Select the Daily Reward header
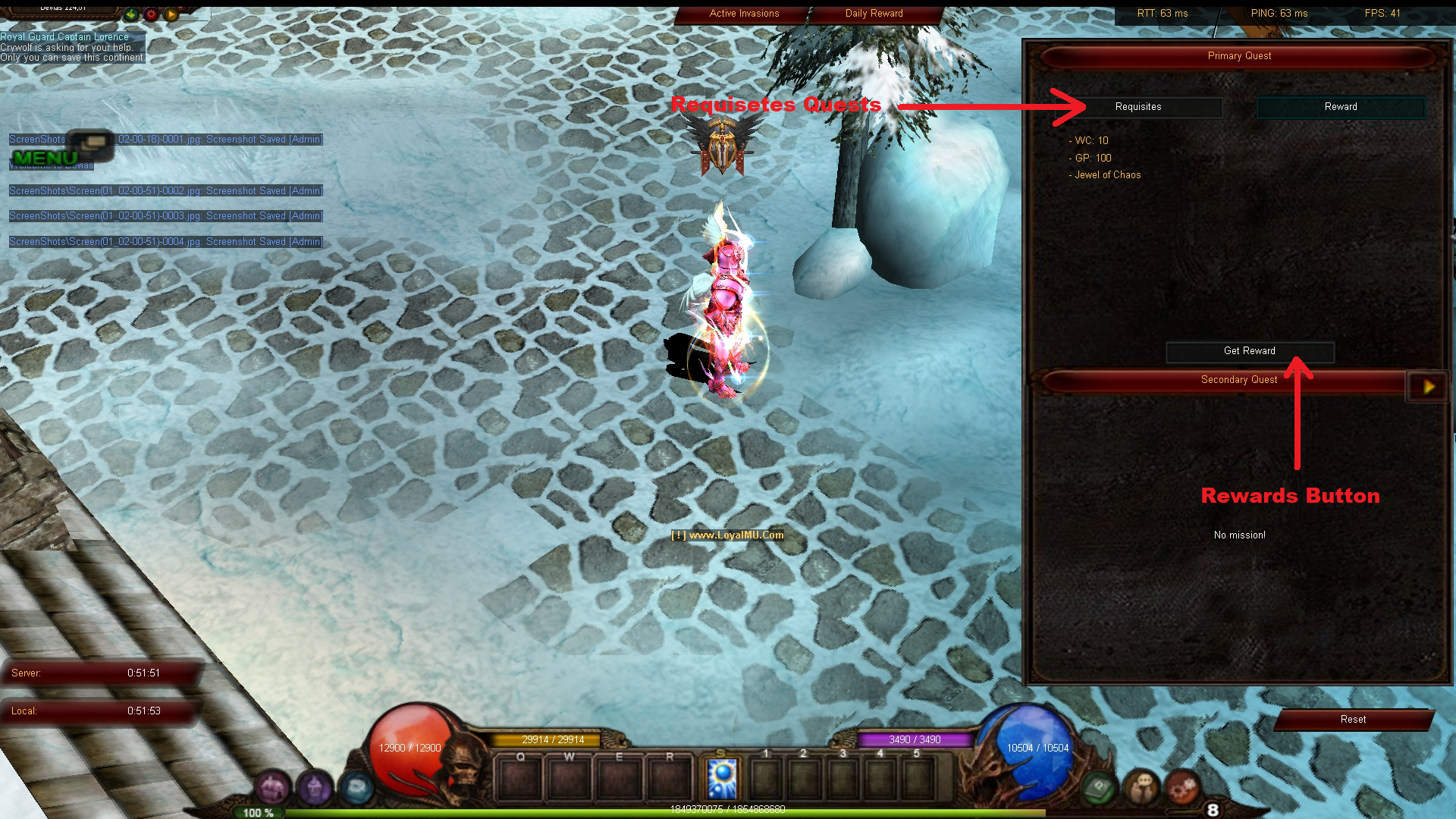Viewport: 1456px width, 819px height. click(874, 13)
